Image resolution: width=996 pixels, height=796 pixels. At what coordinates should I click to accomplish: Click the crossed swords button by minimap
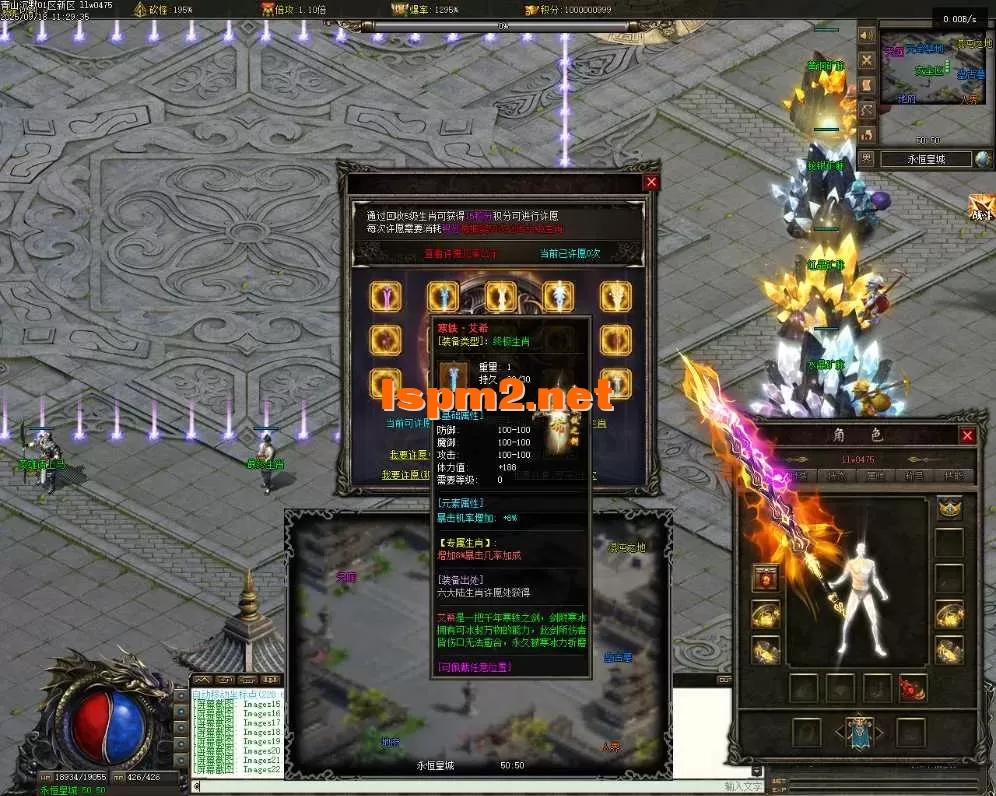coord(867,60)
